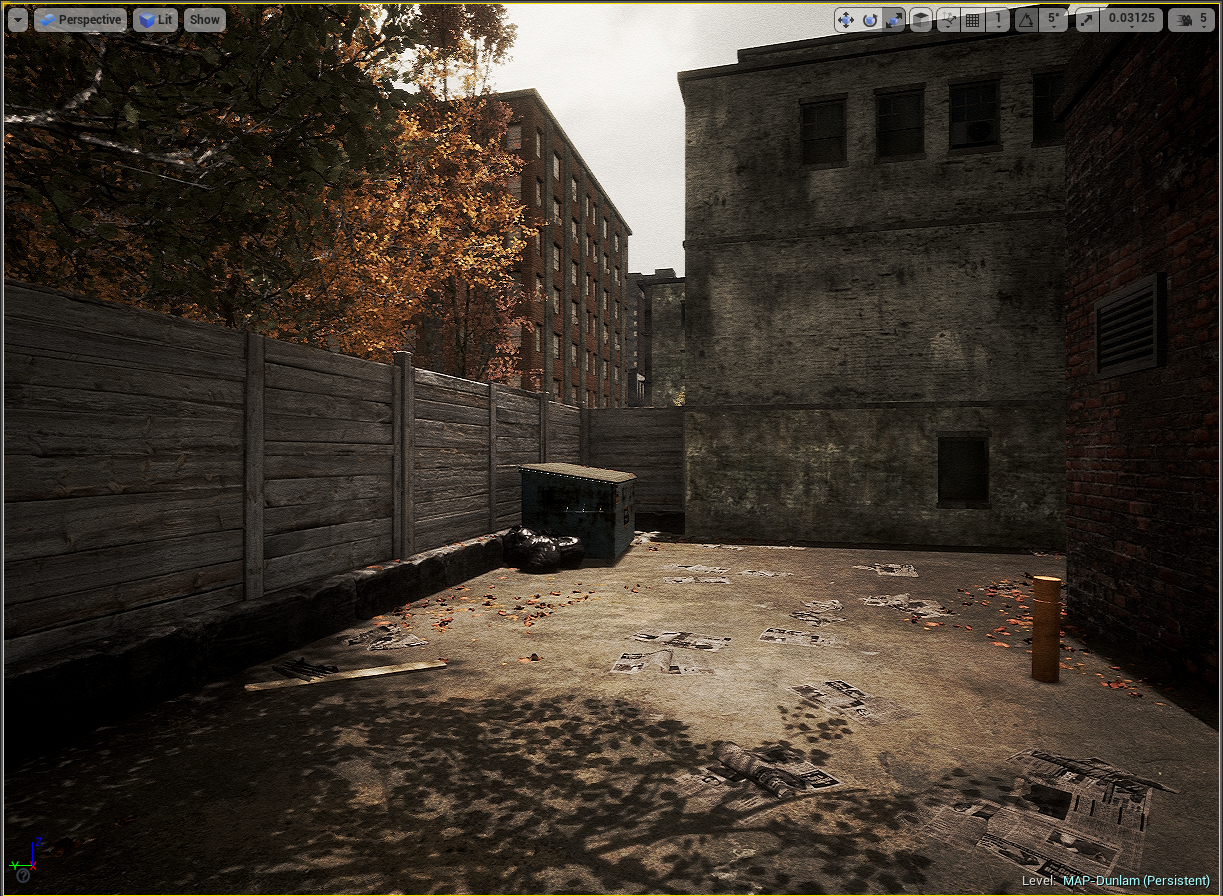Viewport: 1223px width, 896px height.
Task: Select the rotate gizmo tool
Action: pos(870,20)
